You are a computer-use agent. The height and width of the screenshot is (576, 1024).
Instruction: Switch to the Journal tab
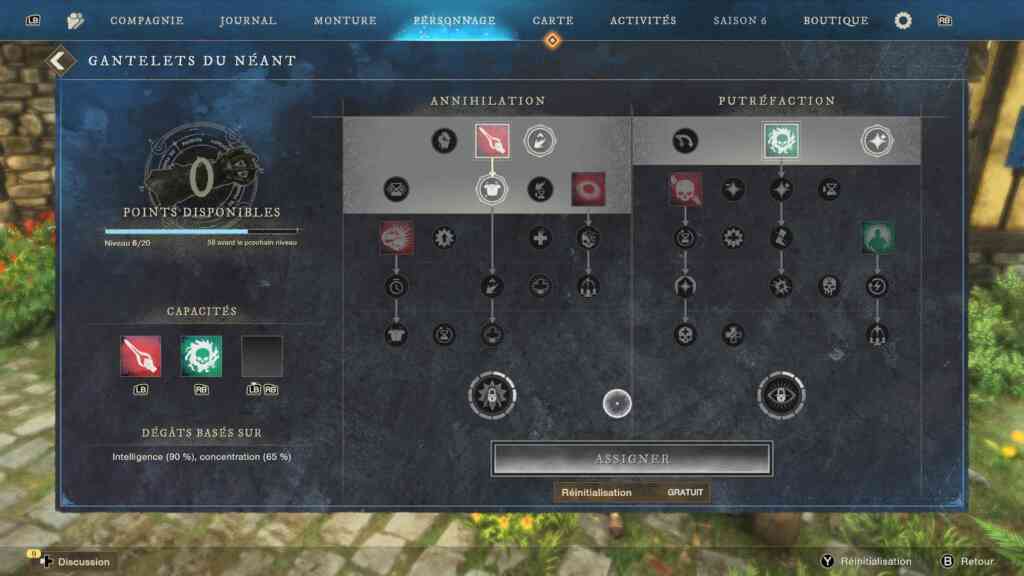coord(248,20)
